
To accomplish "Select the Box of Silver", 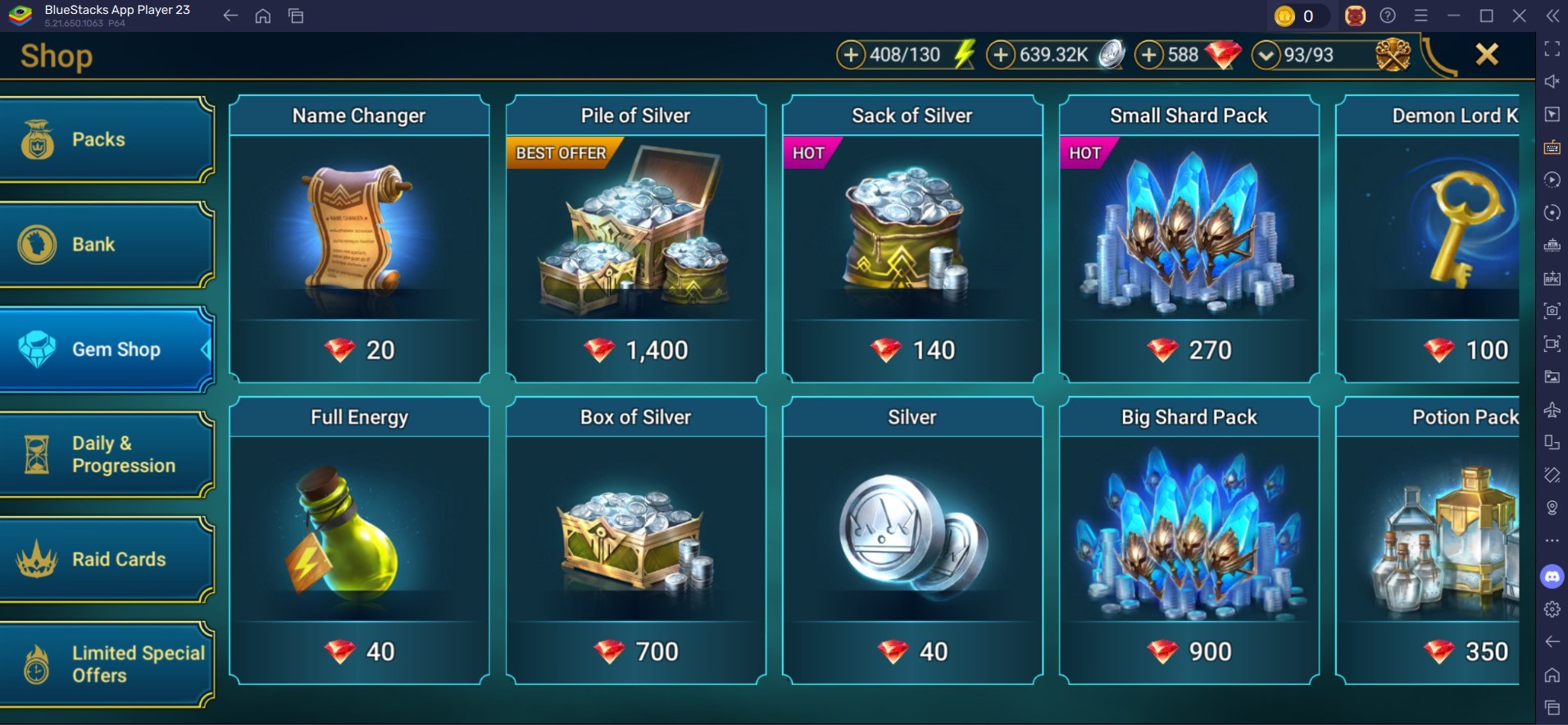I will click(635, 540).
